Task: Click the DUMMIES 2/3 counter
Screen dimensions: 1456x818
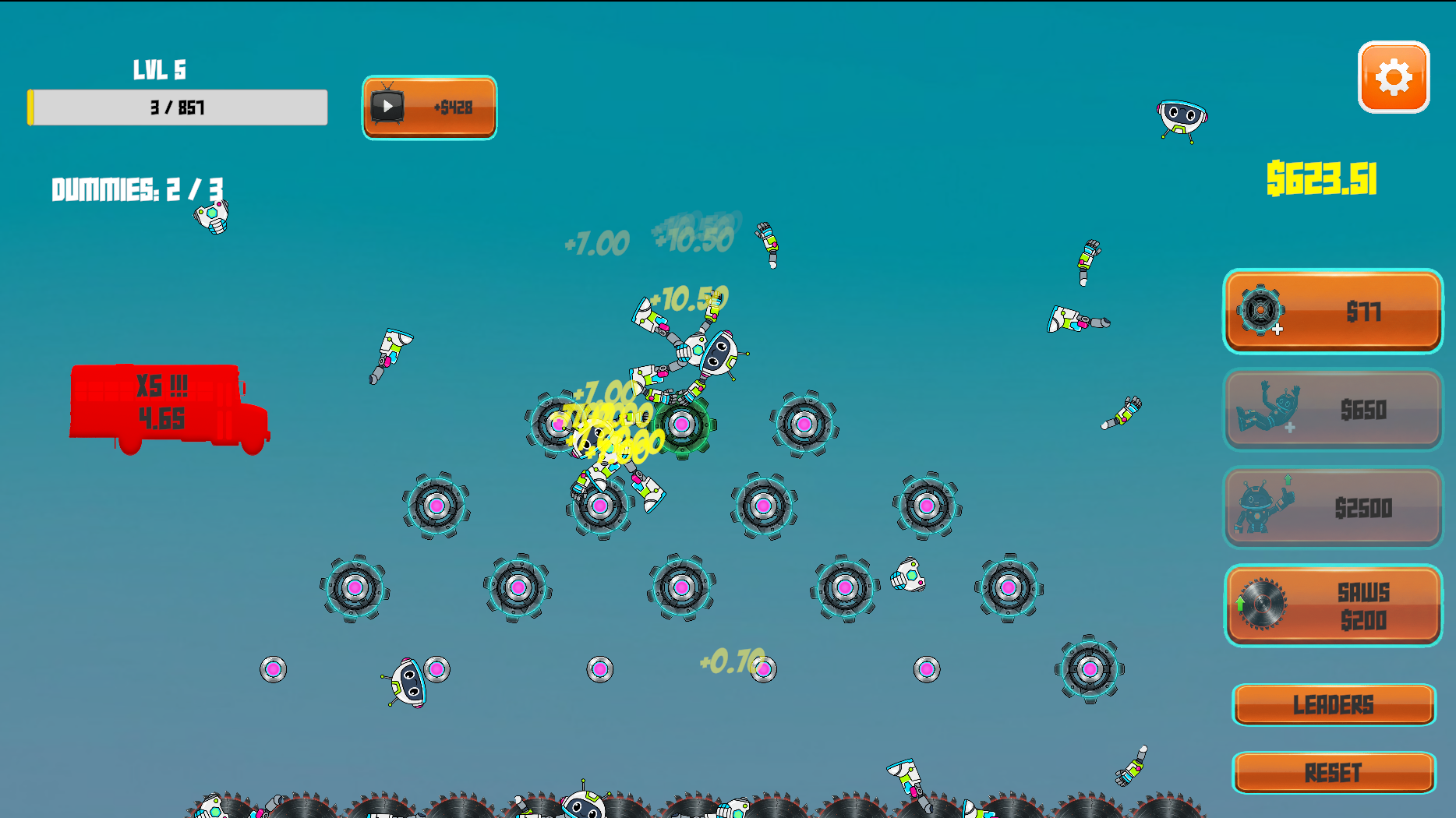Action: (136, 187)
